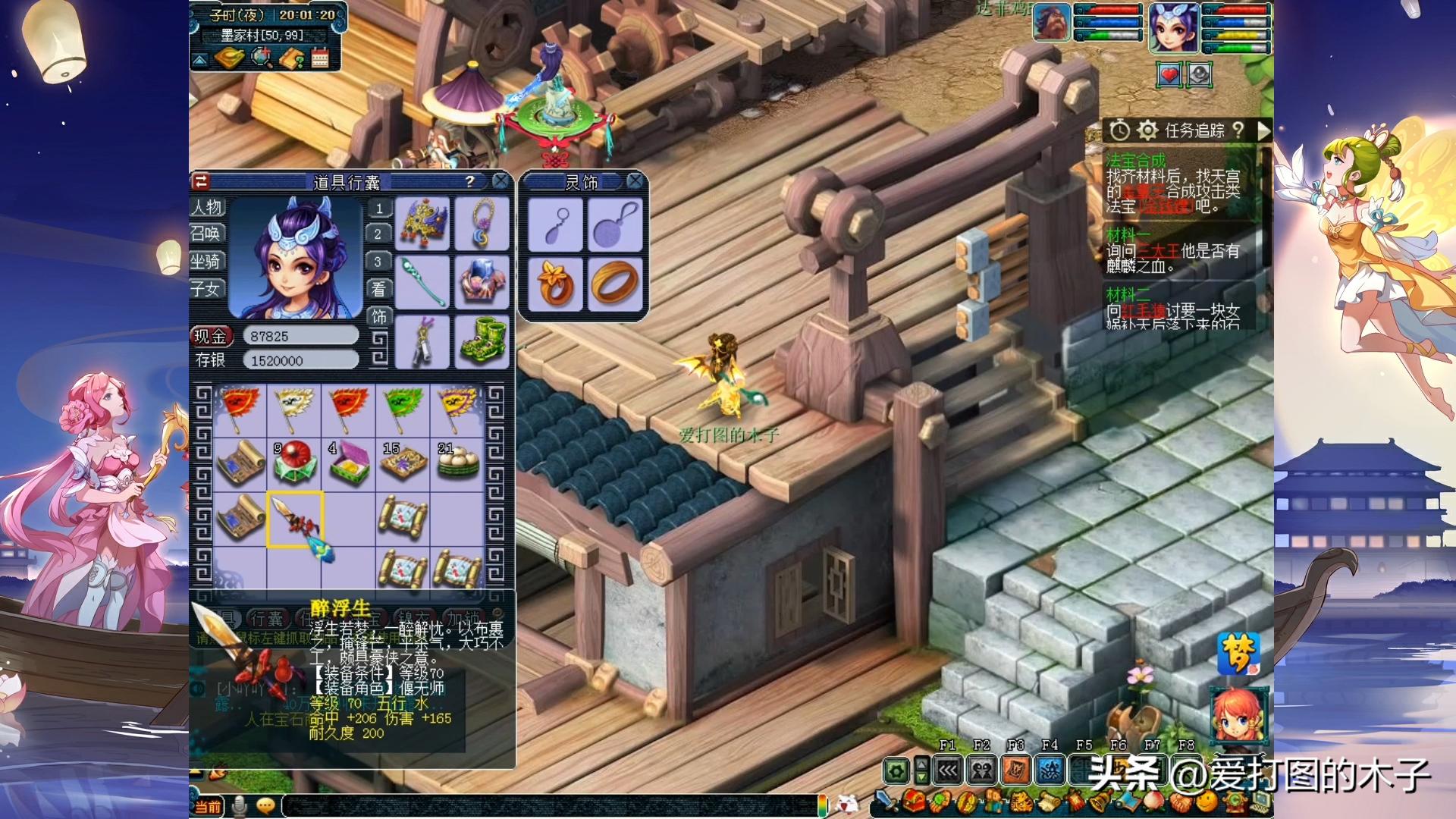Image resolution: width=1456 pixels, height=819 pixels.
Task: Toggle the heart icon under the character portraits
Action: 1169,75
